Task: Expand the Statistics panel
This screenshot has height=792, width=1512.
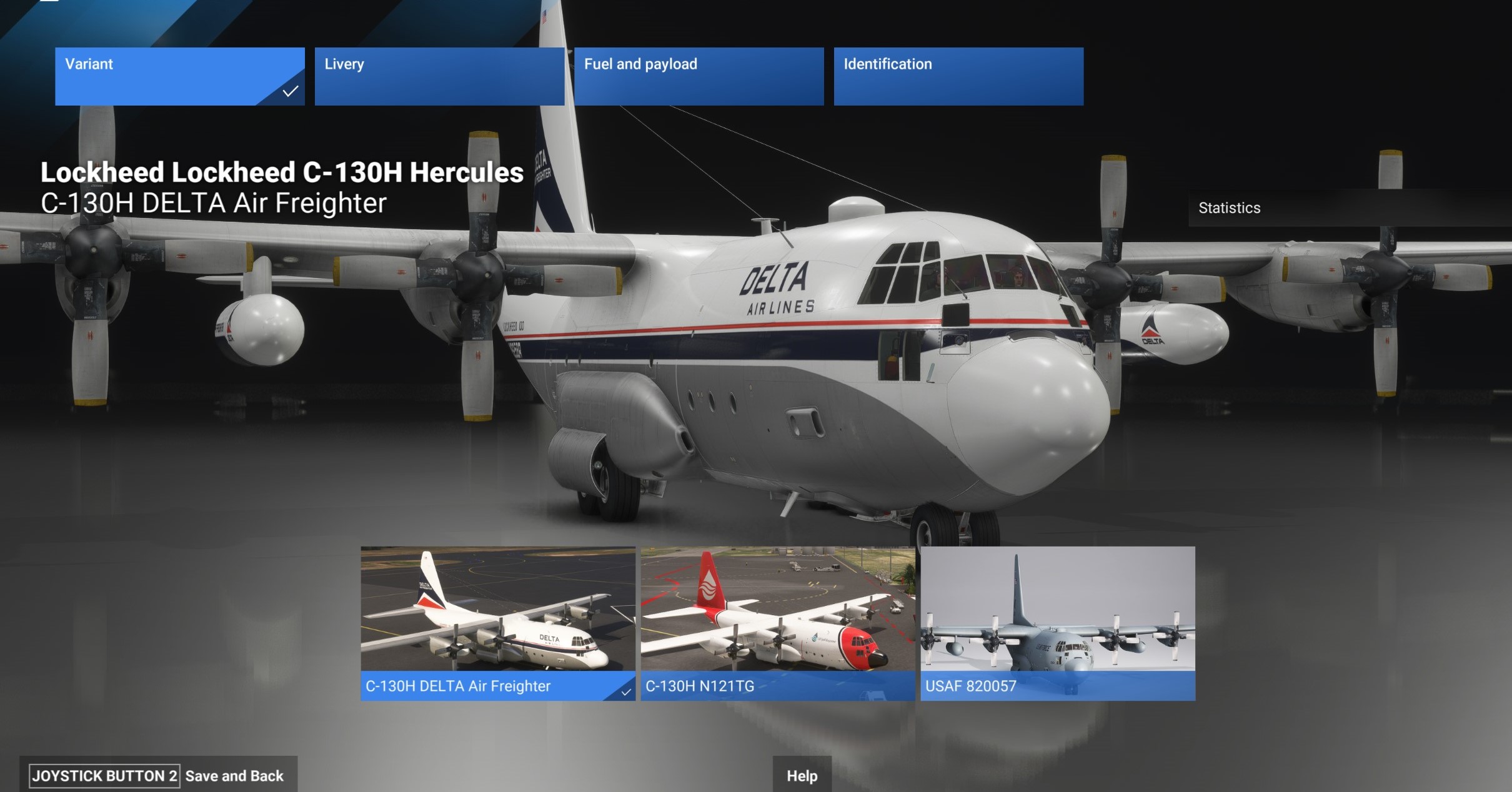Action: click(x=1350, y=208)
